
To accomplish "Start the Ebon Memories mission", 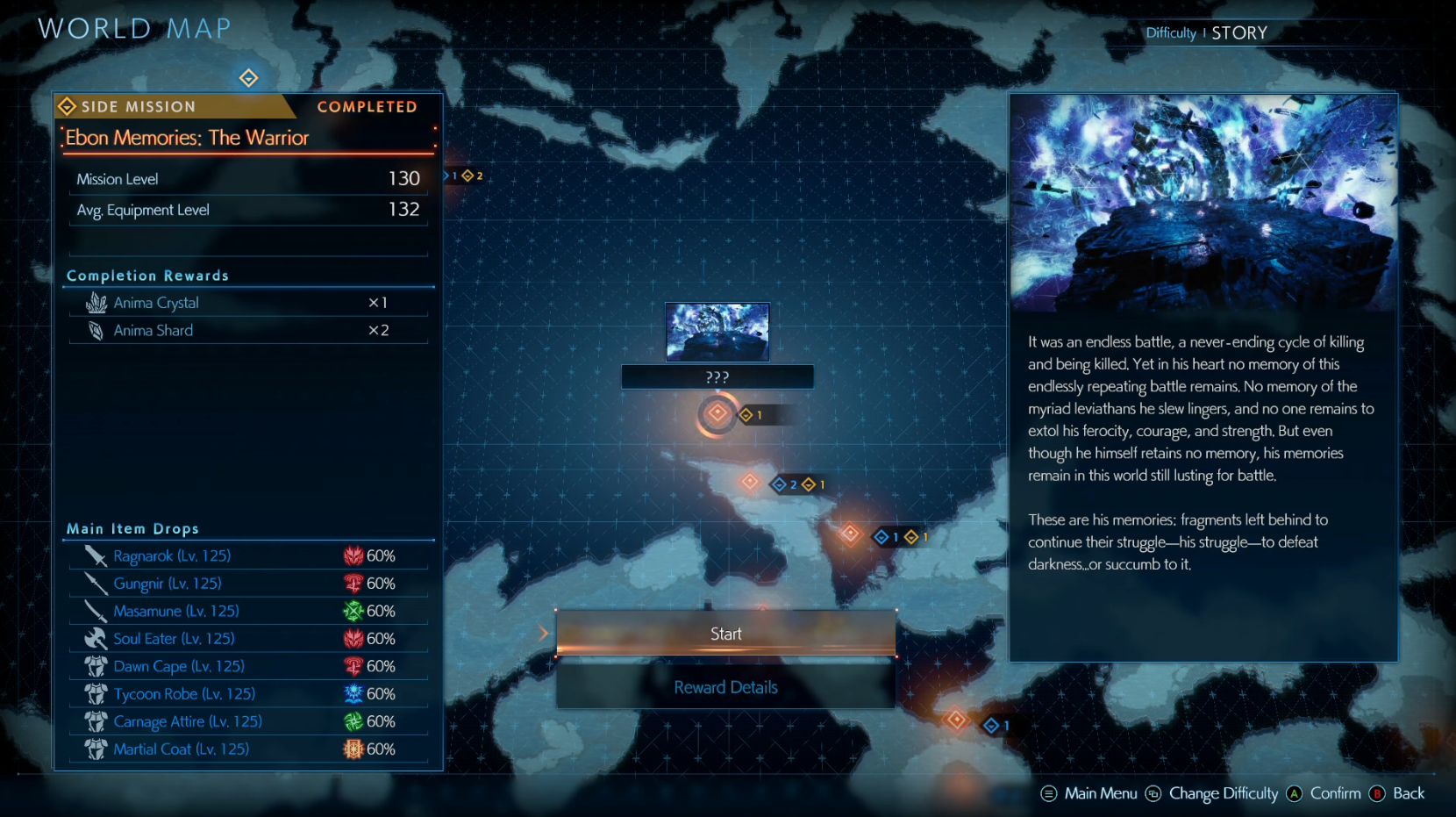I will pyautogui.click(x=725, y=634).
